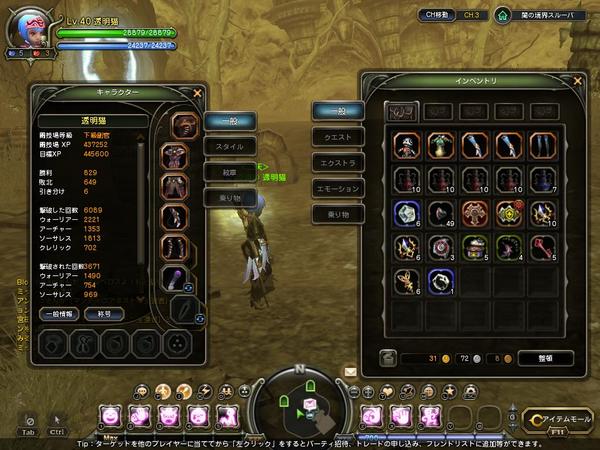Pick the blue-bordered ring item slot
Image resolution: width=600 pixels, height=450 pixels.
coord(439,281)
